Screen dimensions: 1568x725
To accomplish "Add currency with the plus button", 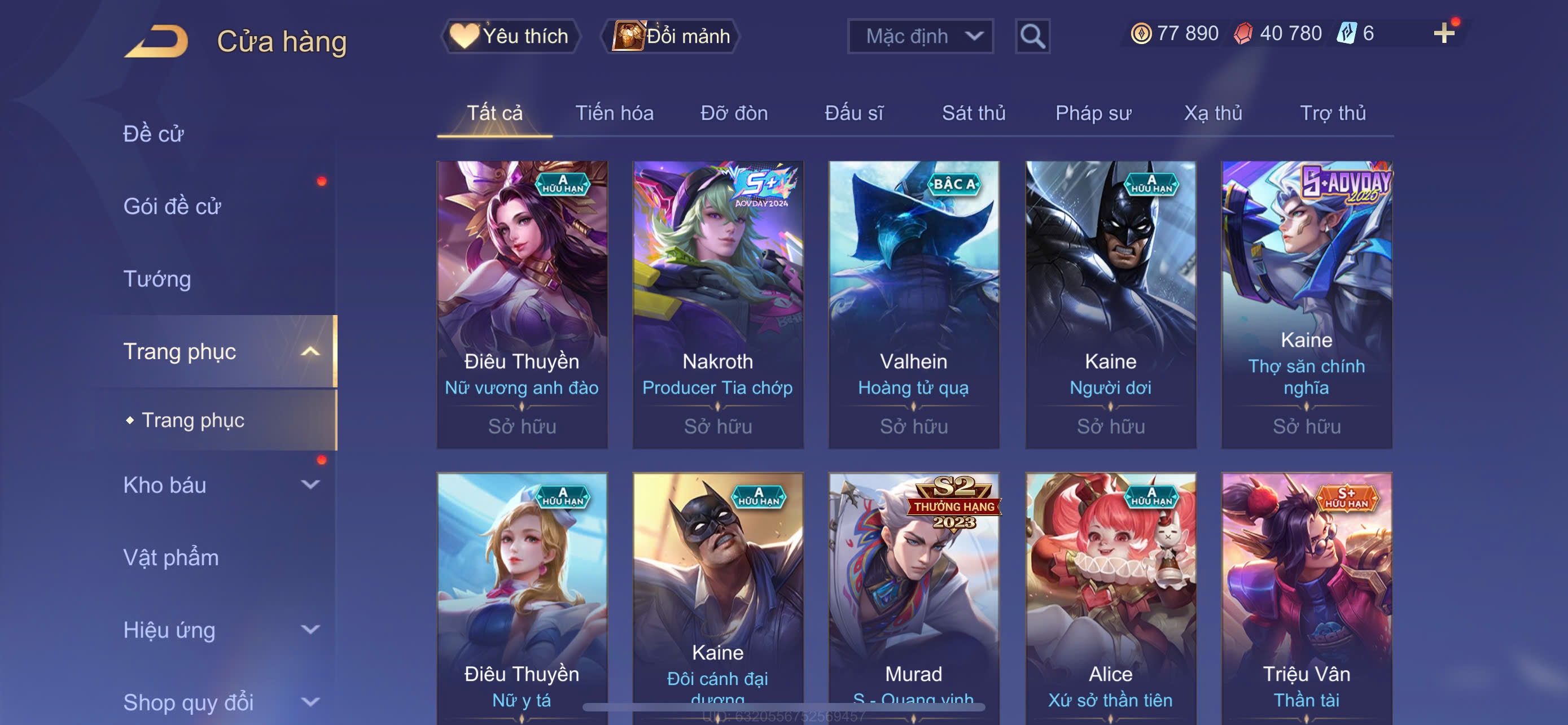I will pos(1443,33).
